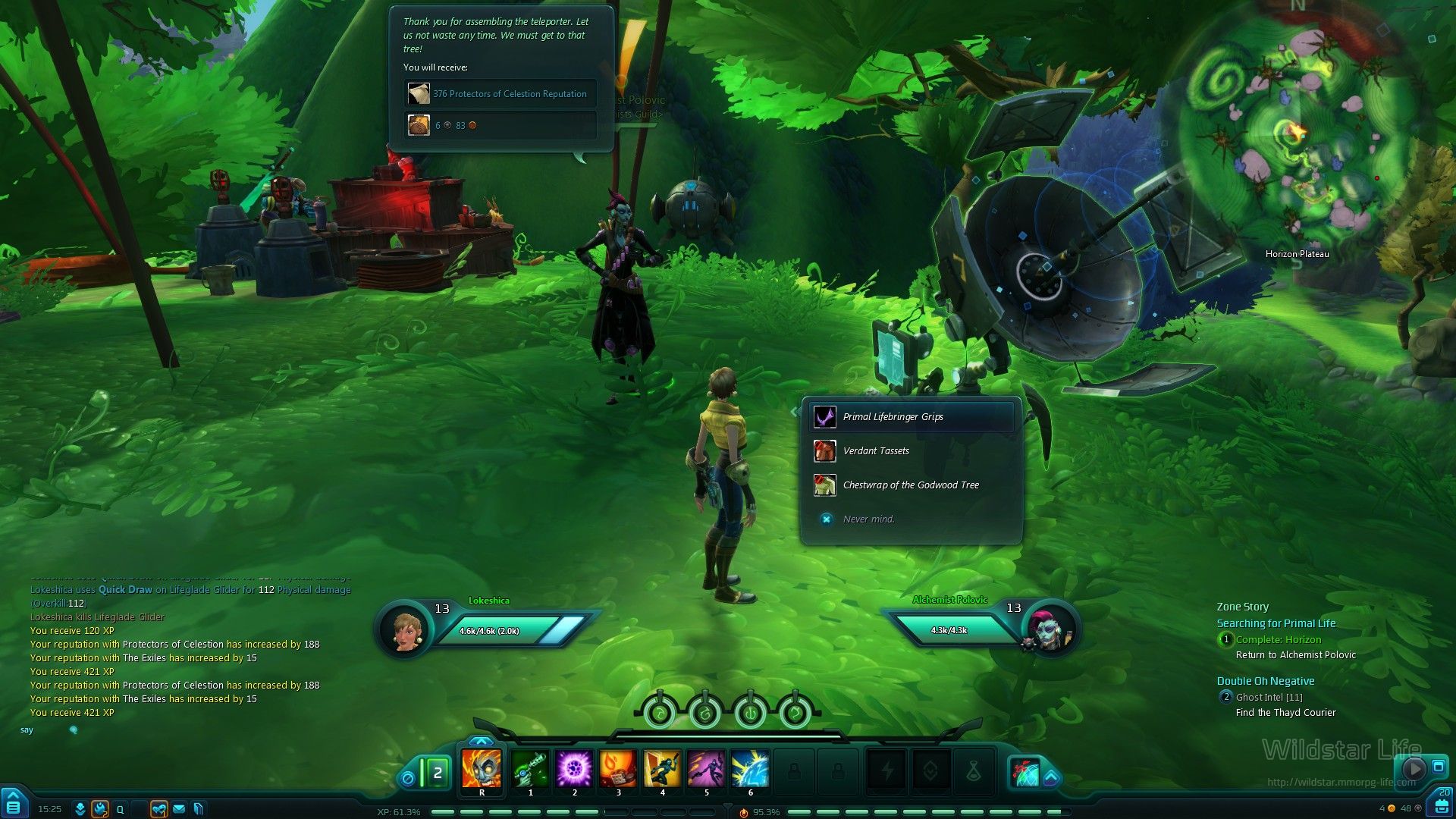Activate the leaping gunner ability in slot 4

pos(662,769)
